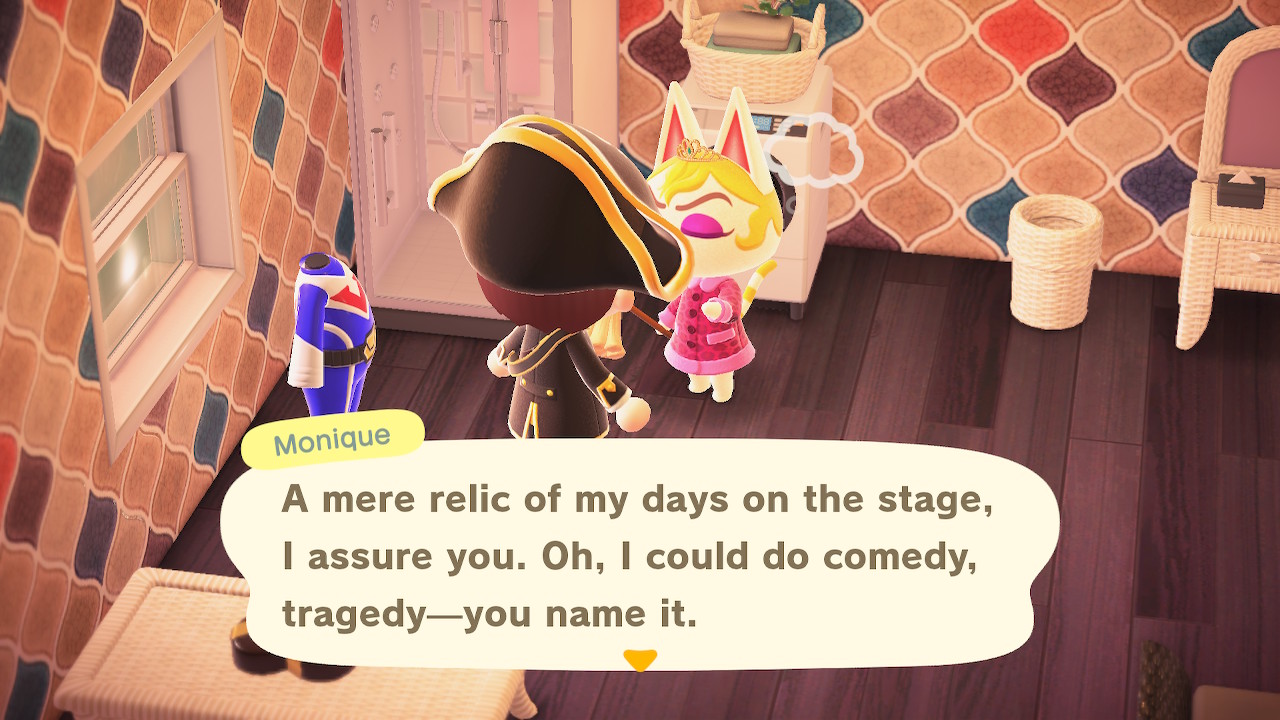Click Monique's speech bubble text
Screen dimensions: 1280x720
[x=637, y=556]
